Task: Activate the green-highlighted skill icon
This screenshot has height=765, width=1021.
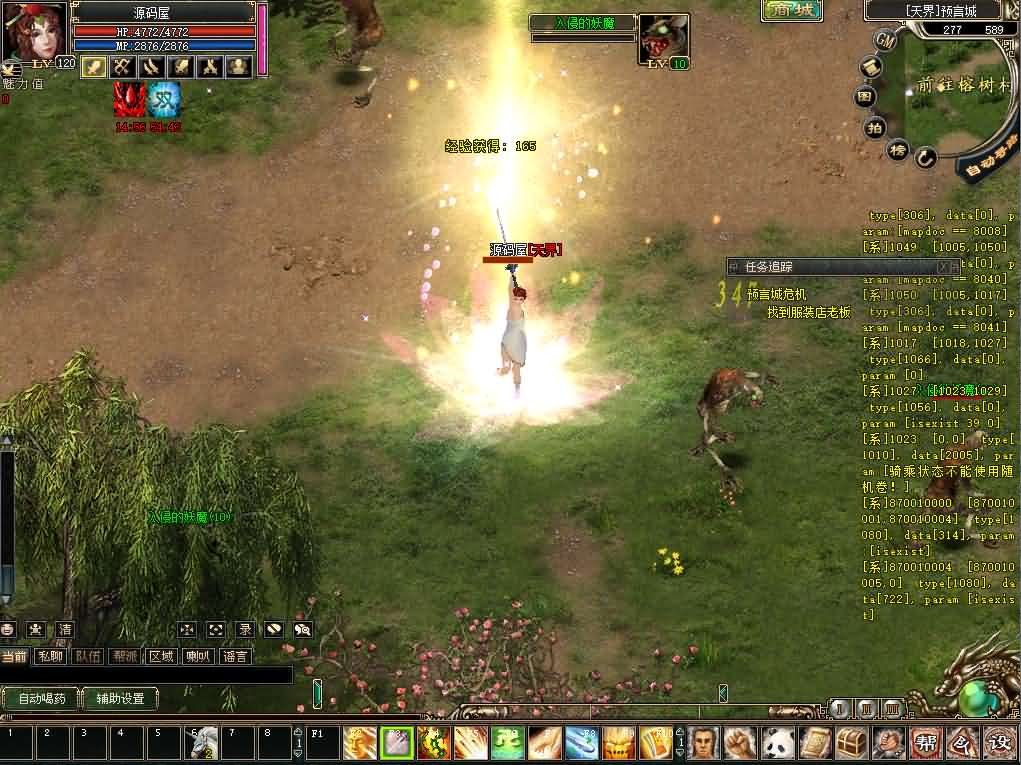Action: point(397,743)
